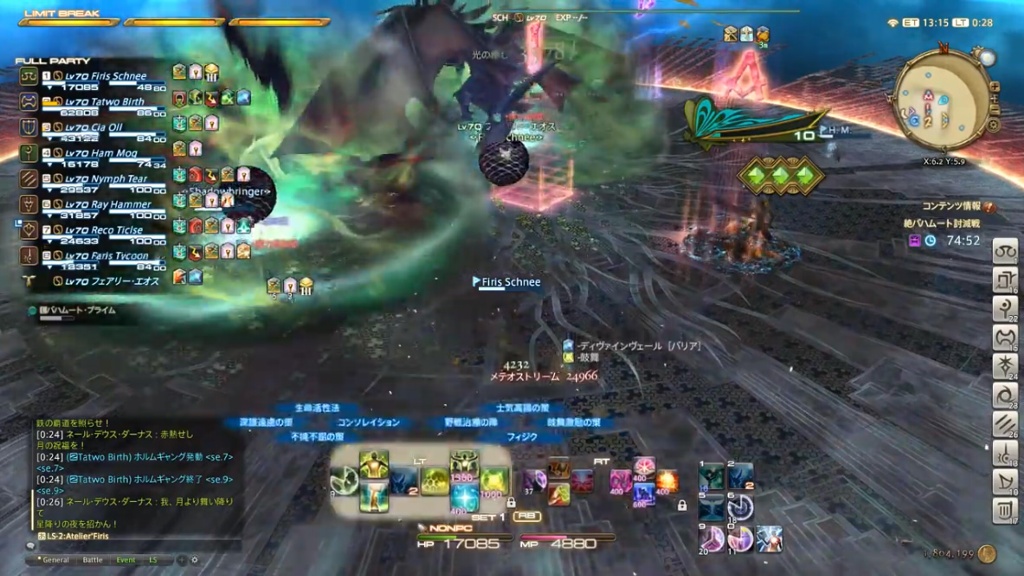
Task: Switch to the General chat tab
Action: coord(56,560)
